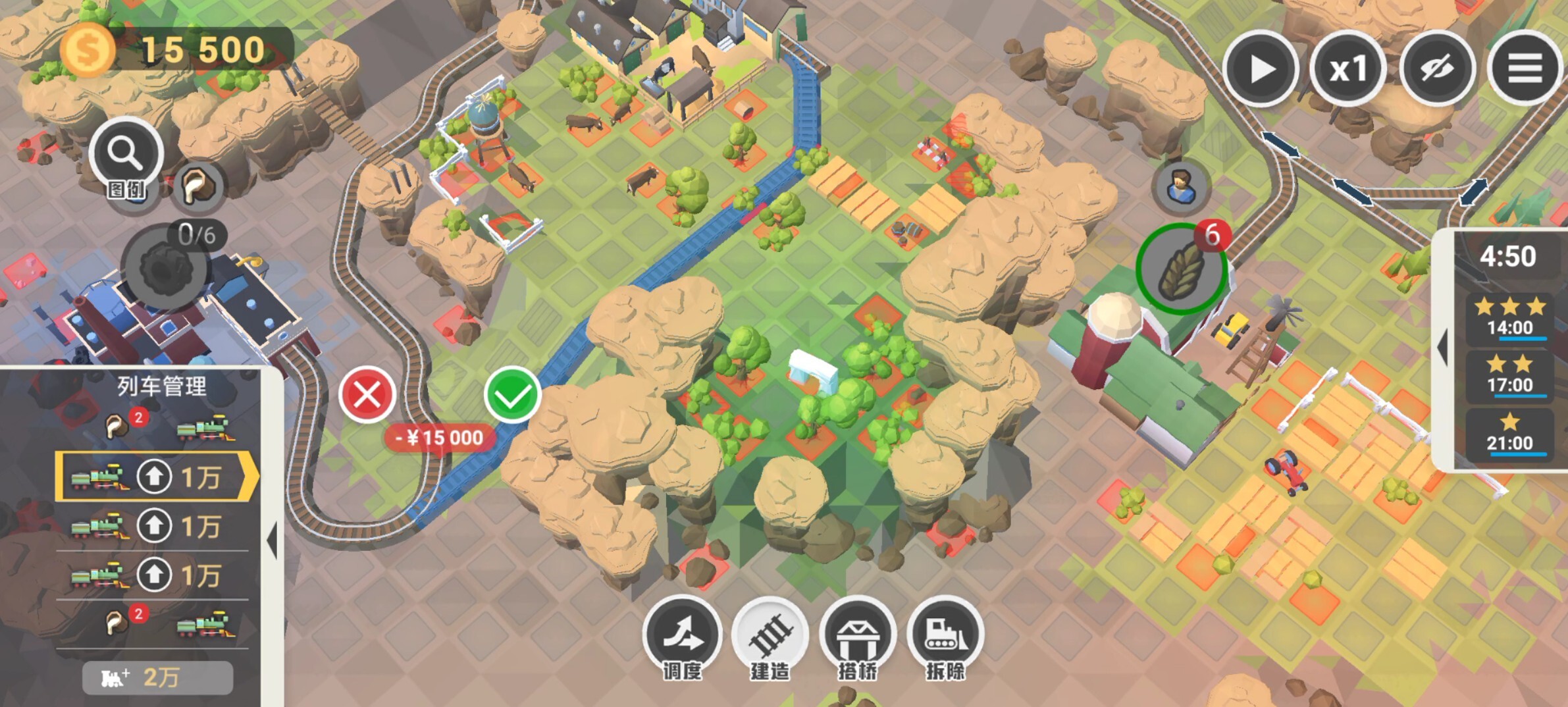Upgrade the highlighted train for 1万

click(155, 477)
